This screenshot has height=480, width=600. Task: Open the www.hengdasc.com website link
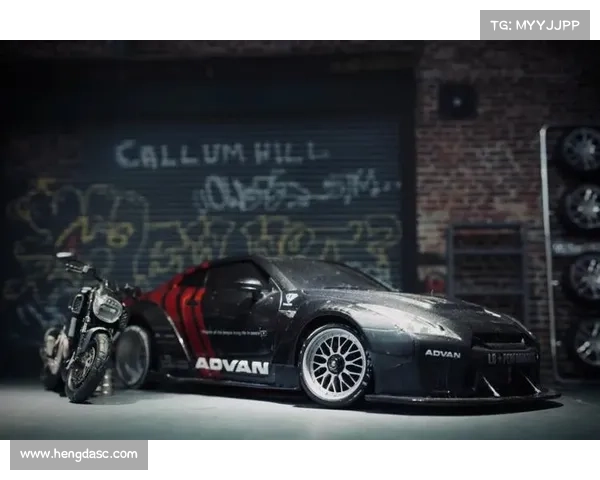pos(79,454)
